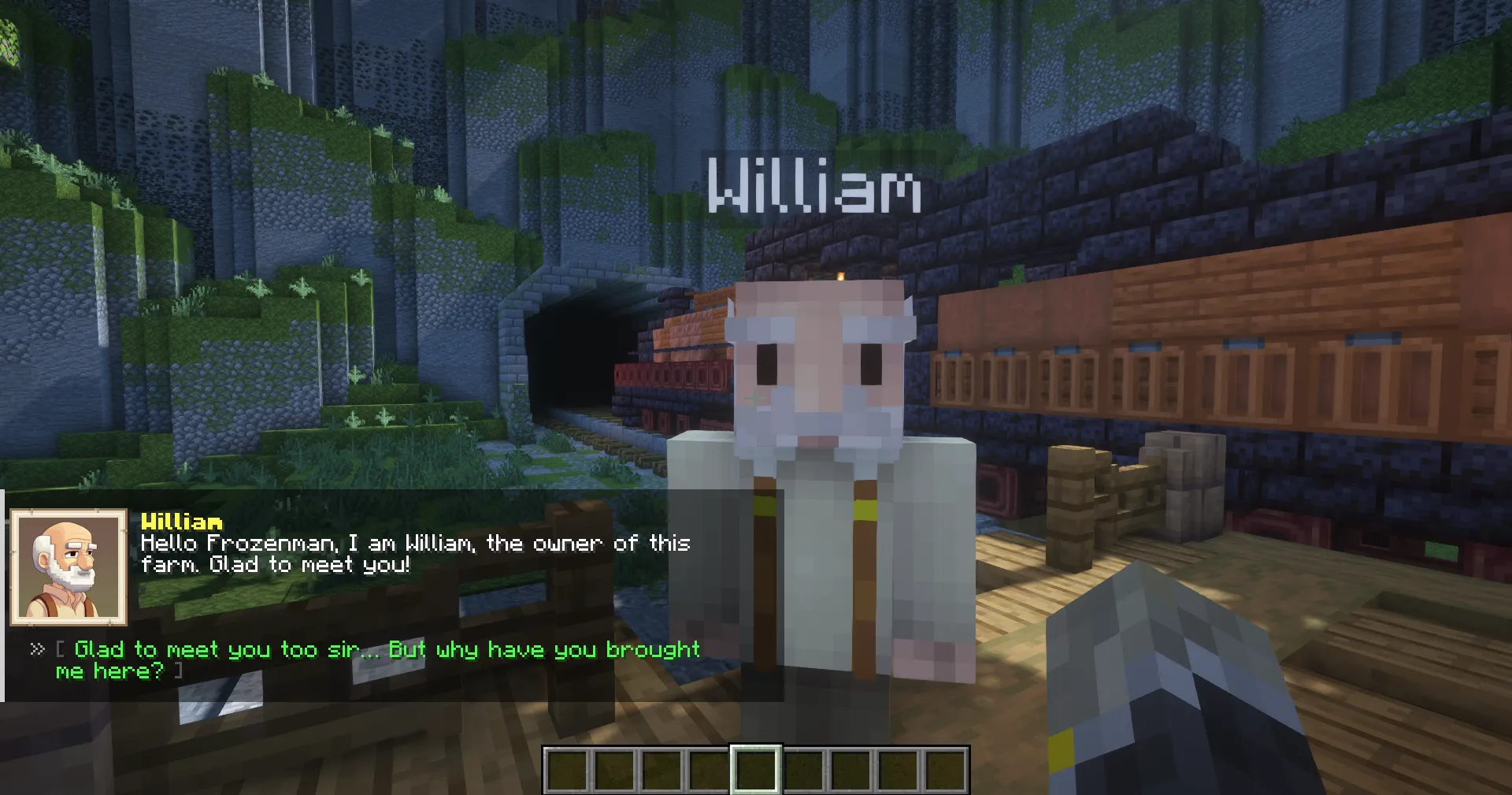
Task: Click William's portrait in the dialogue box
Action: (x=69, y=567)
